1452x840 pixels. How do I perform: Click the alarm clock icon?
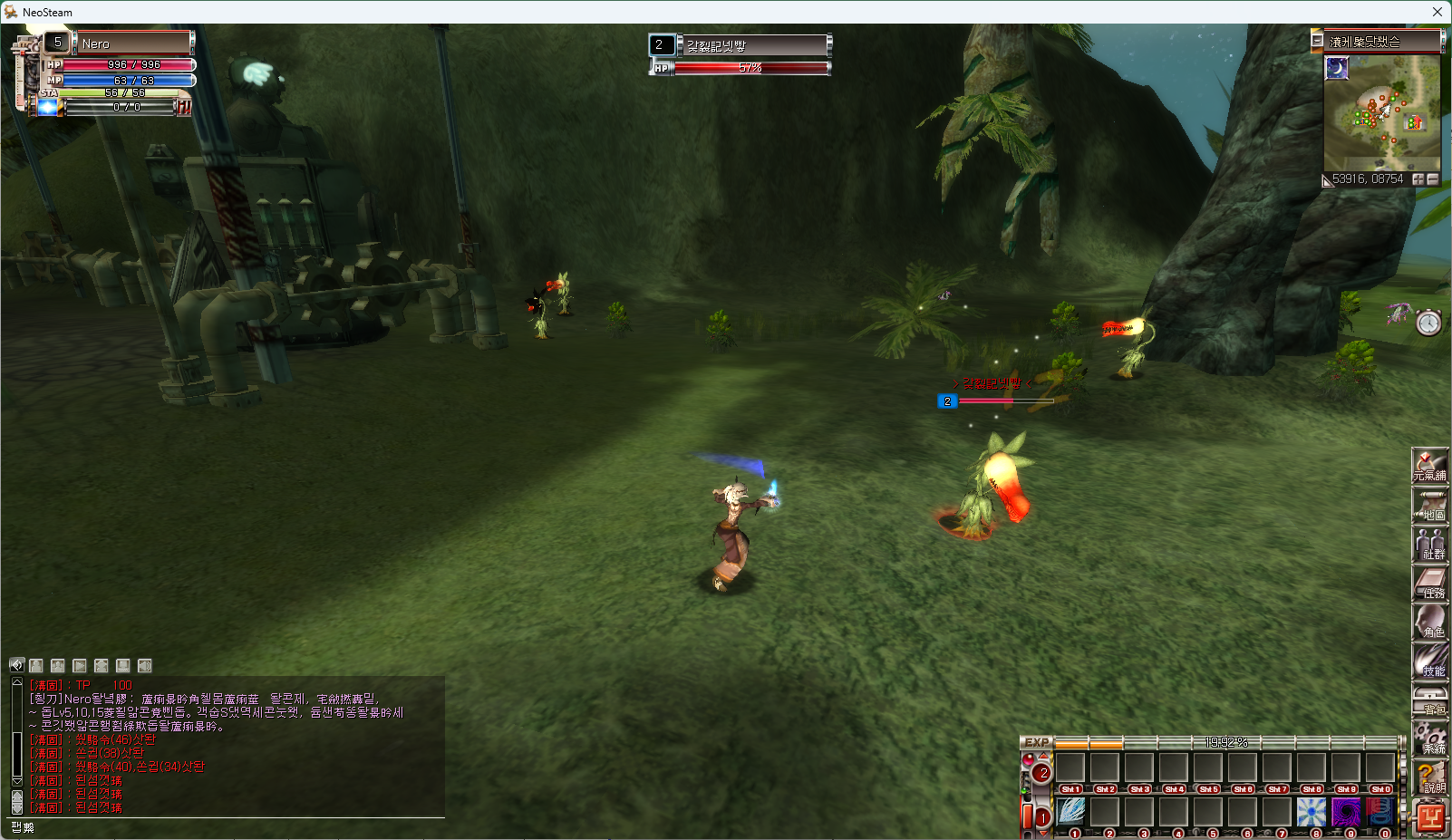(1428, 323)
